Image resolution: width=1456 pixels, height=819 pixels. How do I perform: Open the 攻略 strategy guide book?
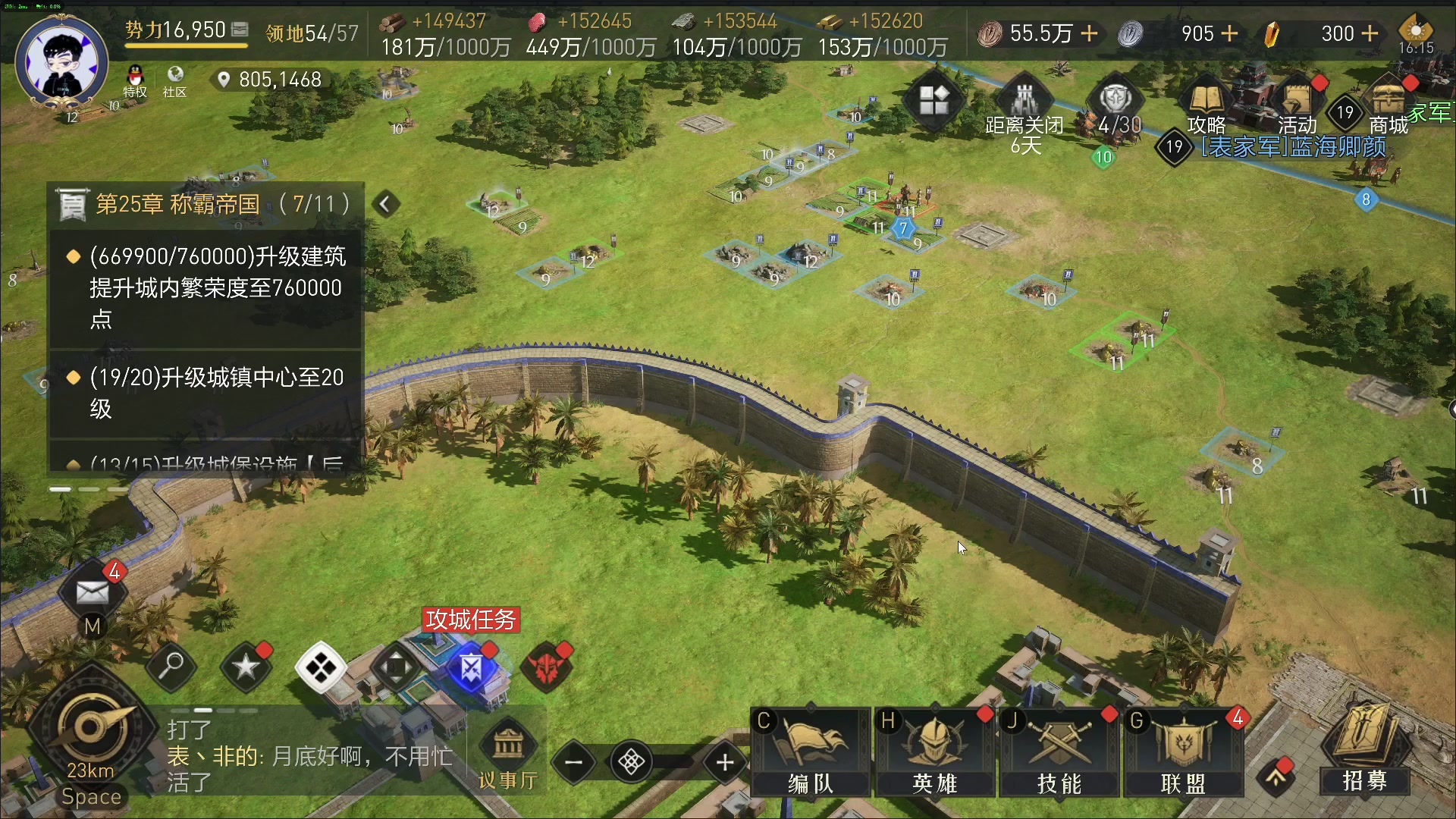click(x=1206, y=108)
